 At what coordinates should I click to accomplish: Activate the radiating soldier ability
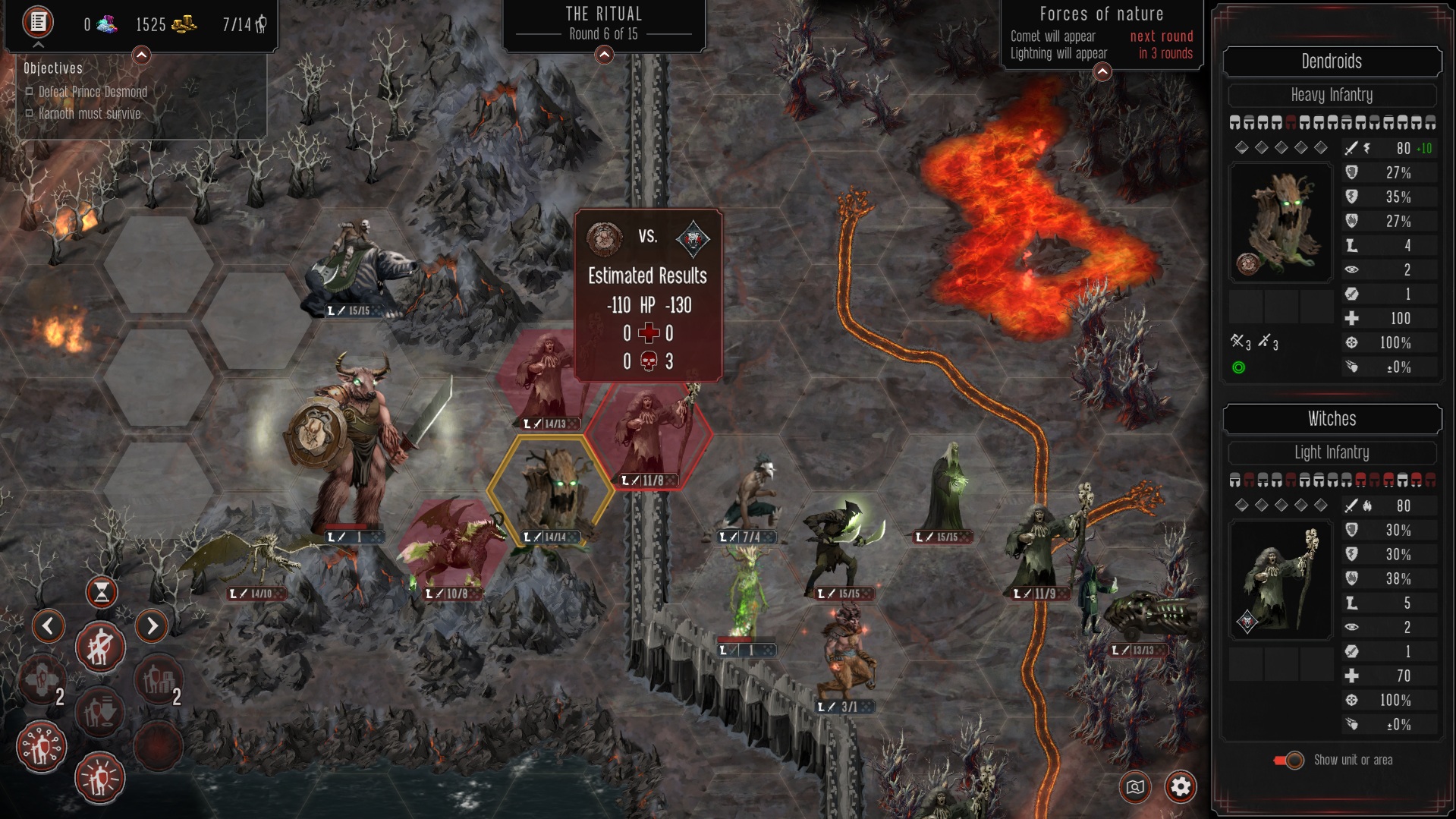100,778
